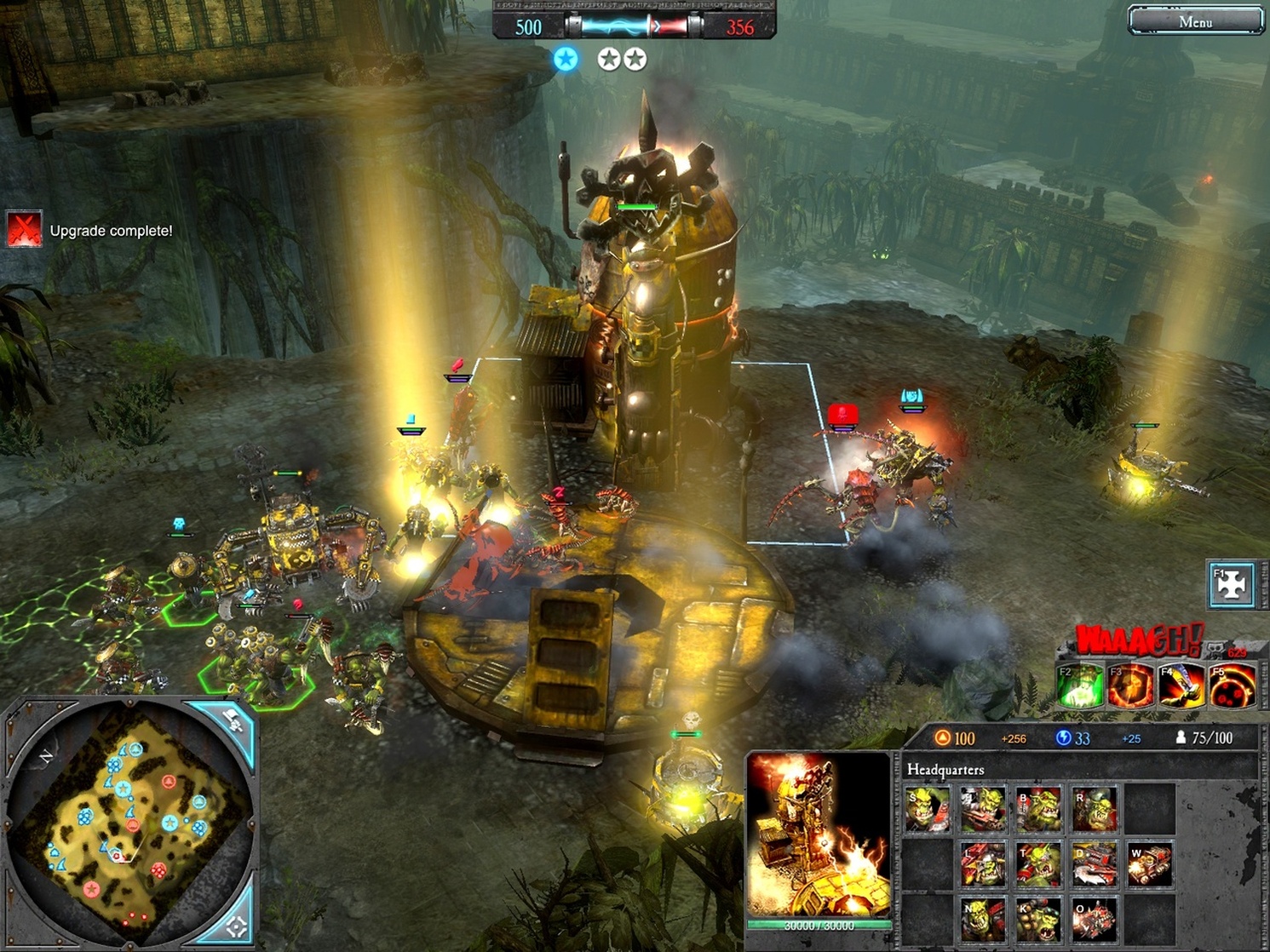Click the minimap crosshair button
Screen dimensions: 1270x952
tap(236, 924)
